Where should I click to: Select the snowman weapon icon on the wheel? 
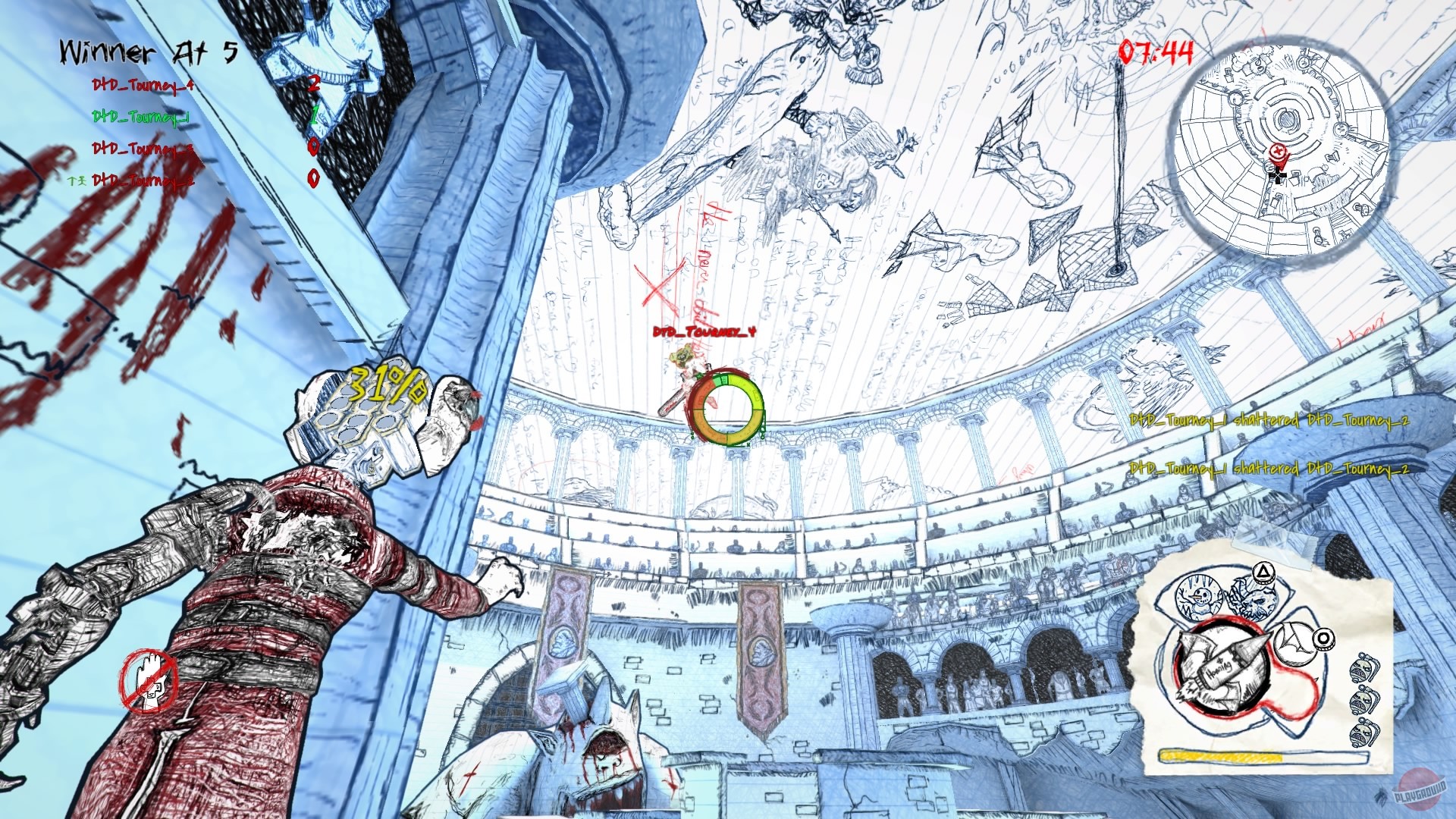tap(1200, 596)
